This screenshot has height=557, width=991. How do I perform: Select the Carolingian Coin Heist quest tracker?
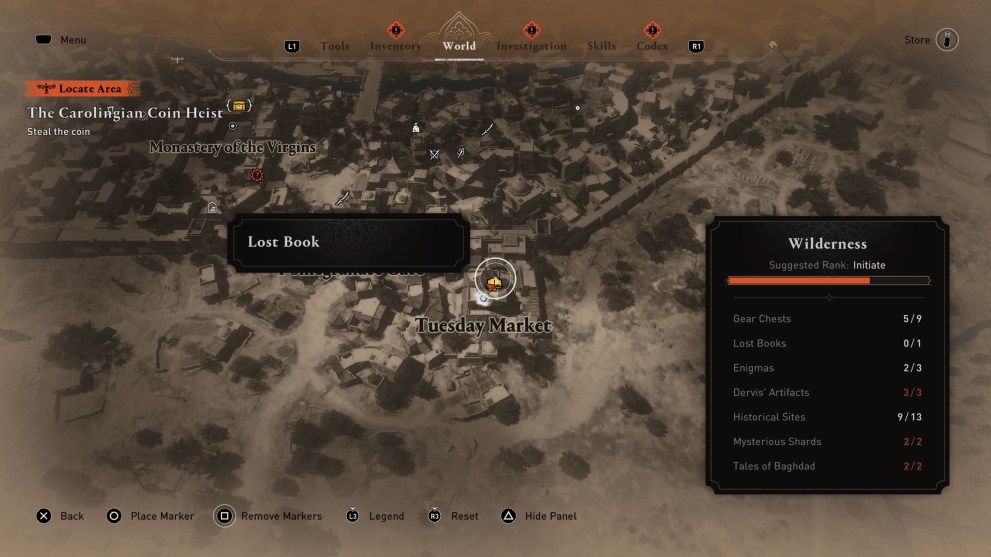point(125,113)
